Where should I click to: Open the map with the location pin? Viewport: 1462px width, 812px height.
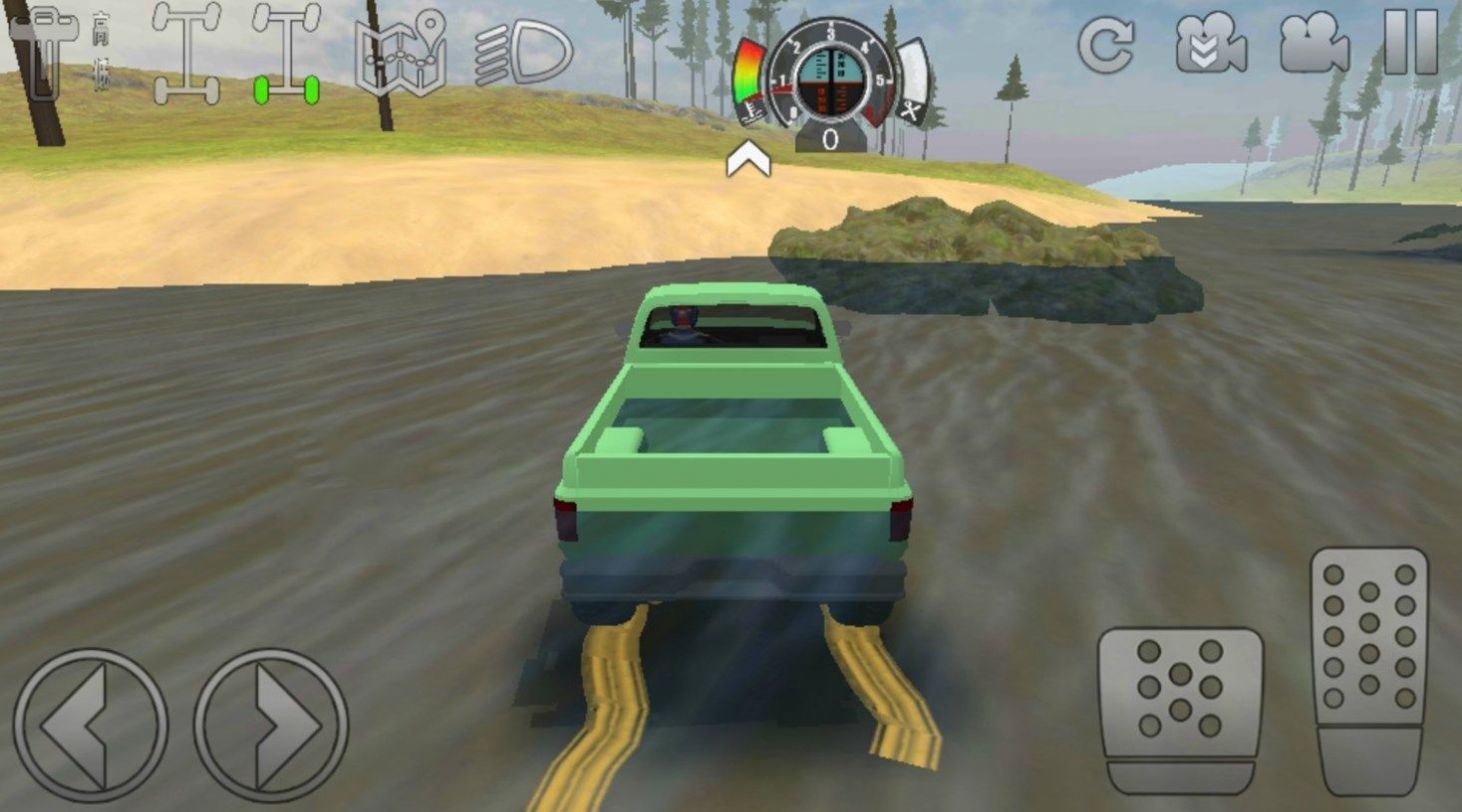[x=401, y=54]
